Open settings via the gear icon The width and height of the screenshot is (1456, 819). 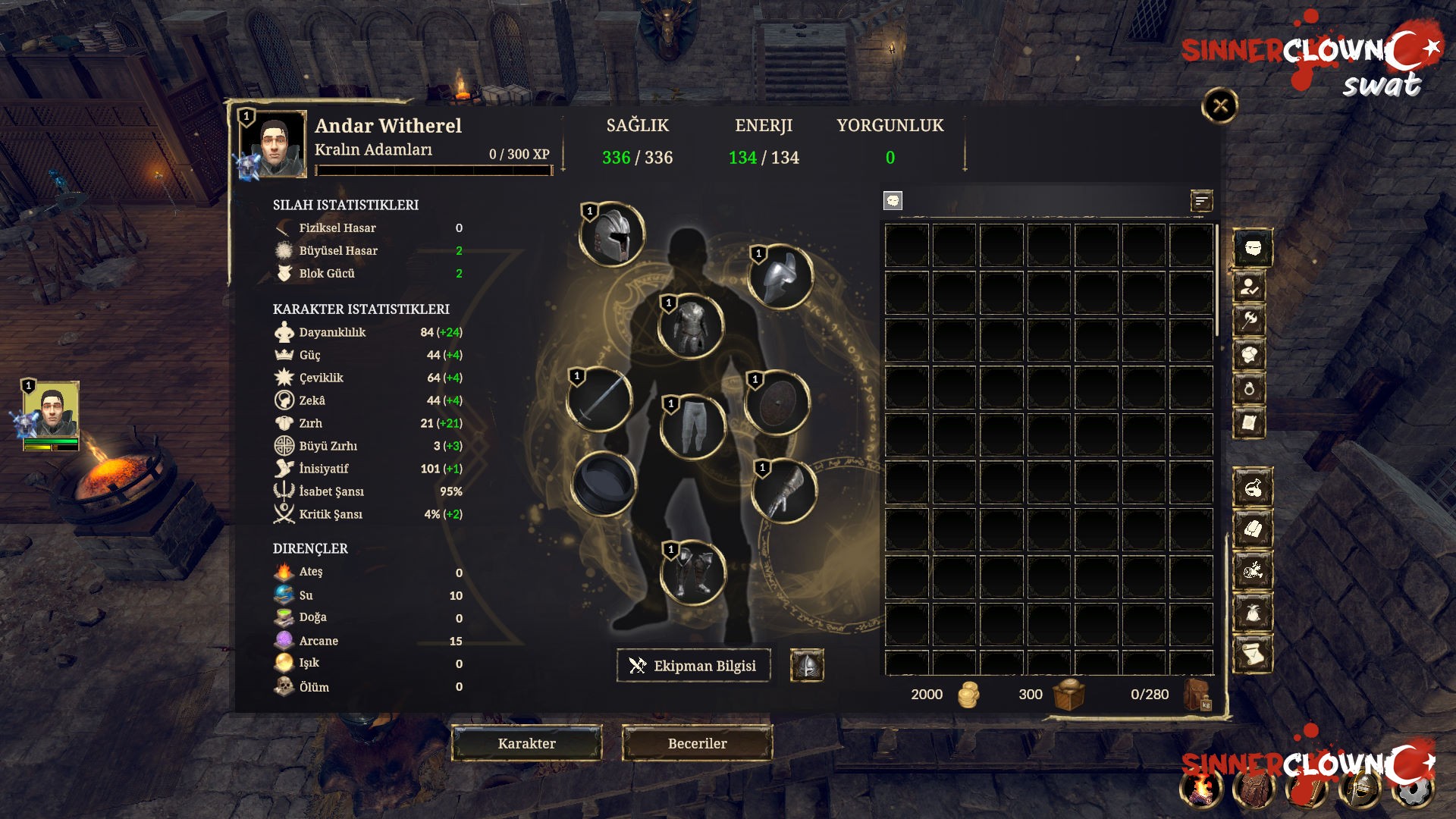coord(1414,790)
